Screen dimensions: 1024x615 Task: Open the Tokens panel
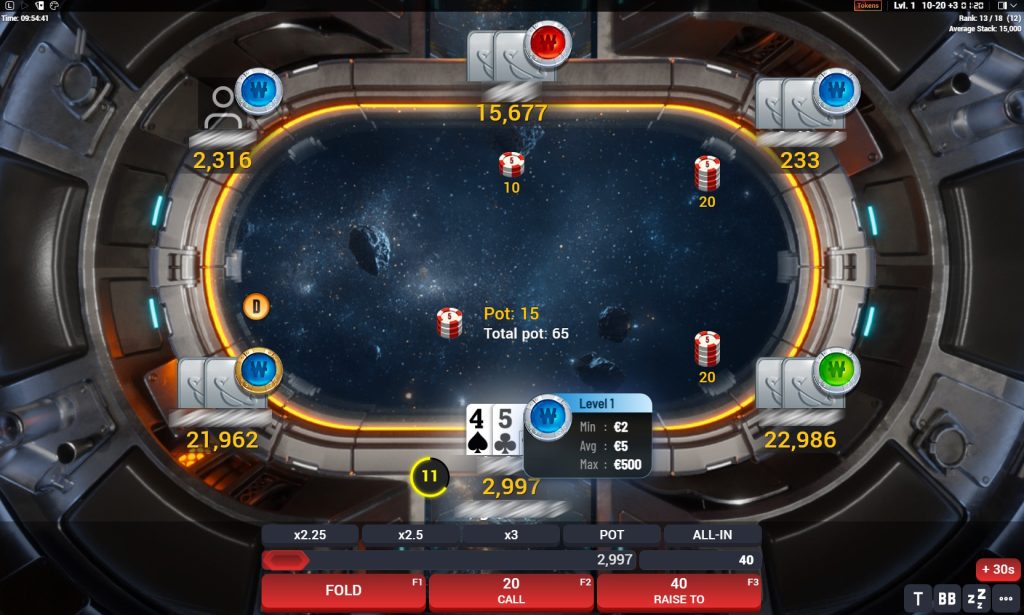point(867,6)
